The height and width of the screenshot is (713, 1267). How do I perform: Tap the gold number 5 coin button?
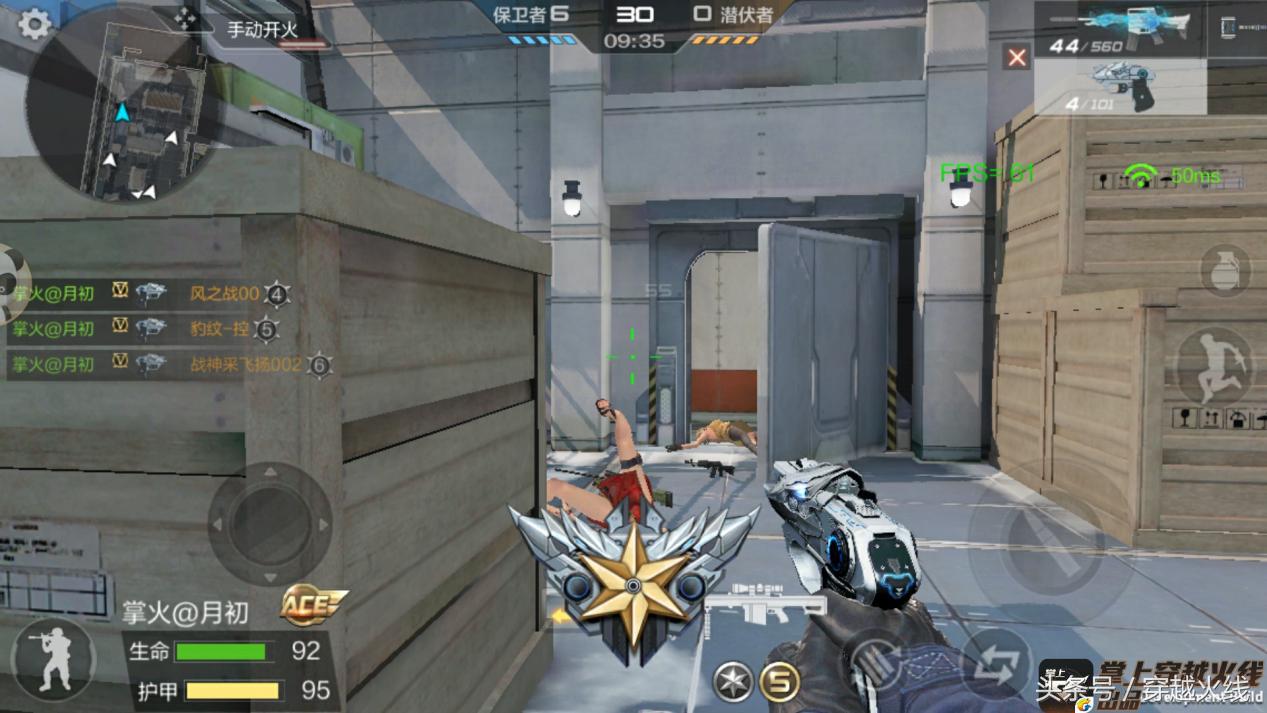(780, 682)
